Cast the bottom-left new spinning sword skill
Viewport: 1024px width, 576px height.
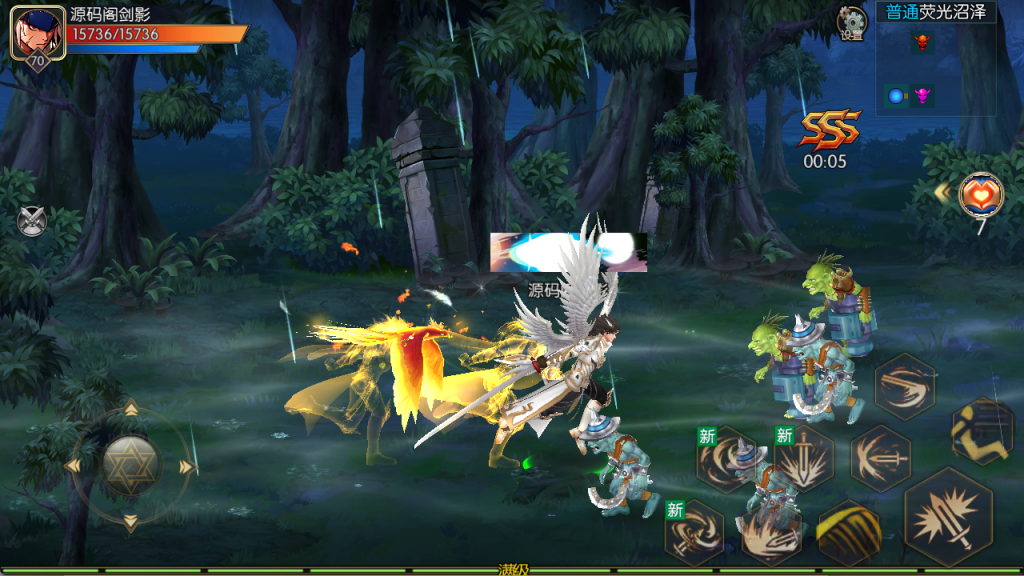pyautogui.click(x=695, y=531)
